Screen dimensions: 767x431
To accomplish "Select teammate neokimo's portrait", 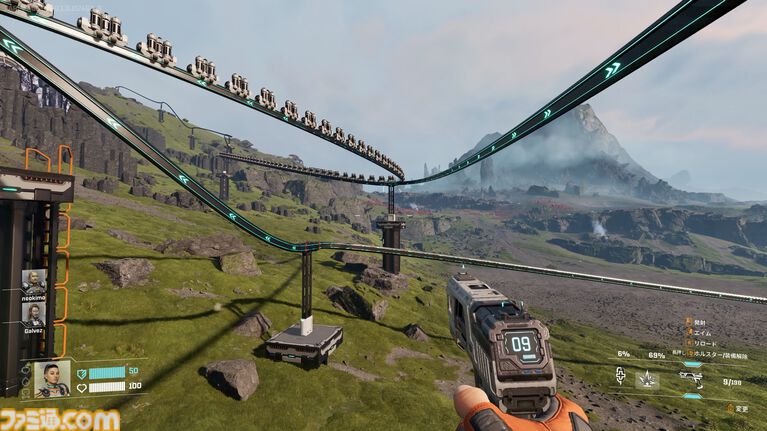I will point(33,282).
